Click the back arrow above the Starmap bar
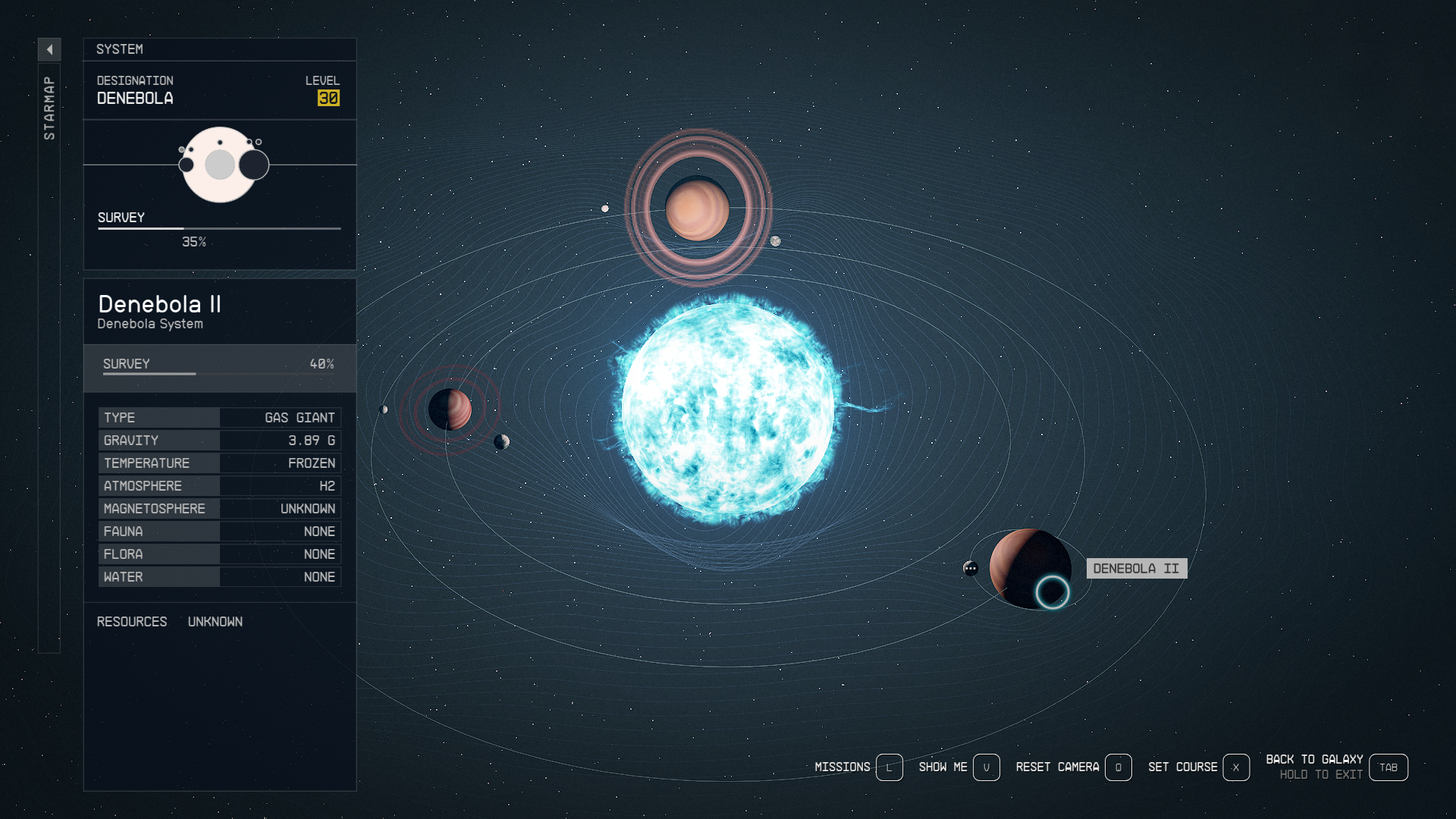This screenshot has width=1456, height=819. [x=49, y=49]
